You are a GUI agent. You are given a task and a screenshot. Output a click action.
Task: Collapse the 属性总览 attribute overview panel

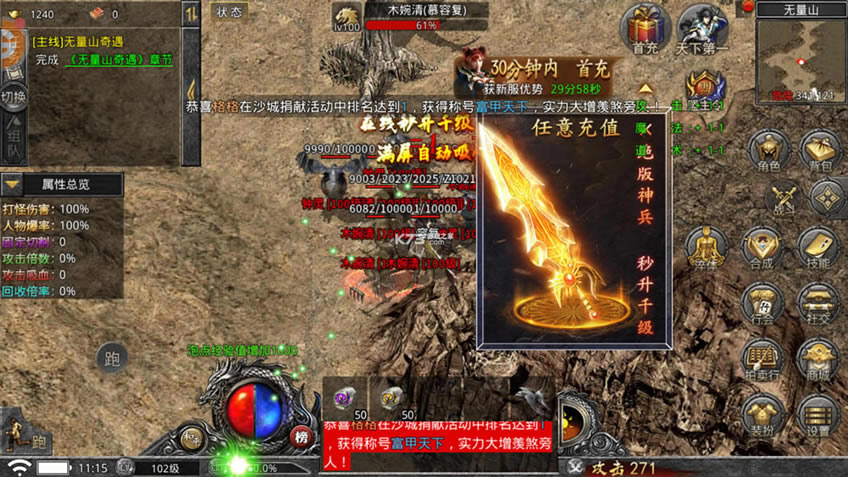click(x=13, y=185)
